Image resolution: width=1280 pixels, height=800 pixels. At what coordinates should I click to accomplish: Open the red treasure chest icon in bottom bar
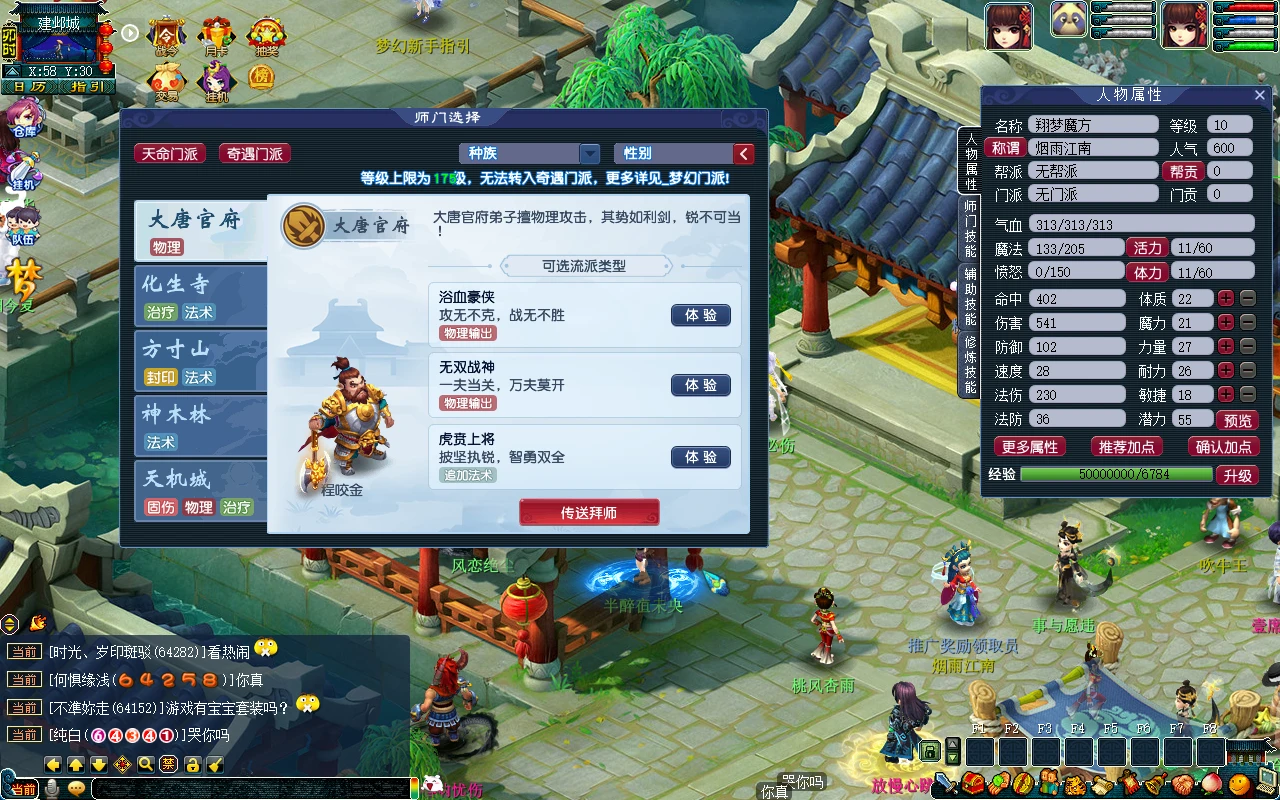tap(975, 784)
